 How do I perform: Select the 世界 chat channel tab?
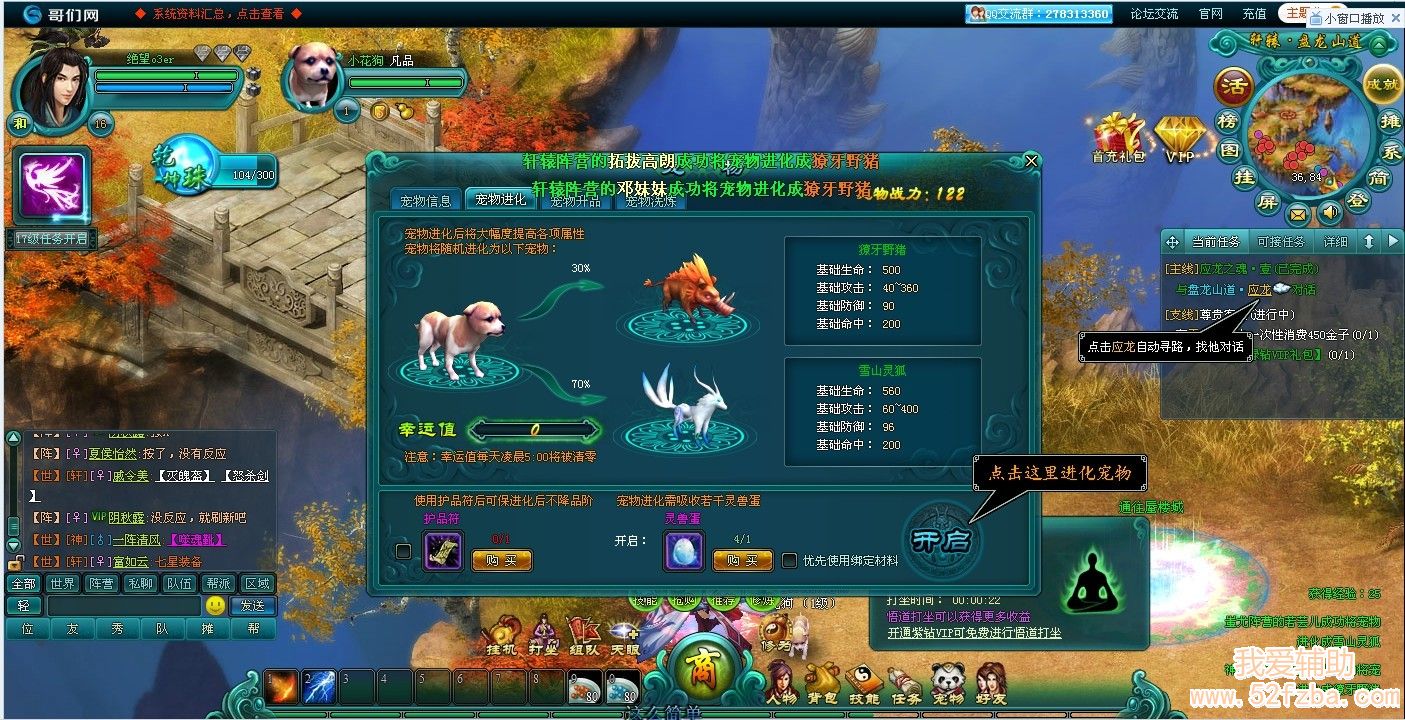62,584
